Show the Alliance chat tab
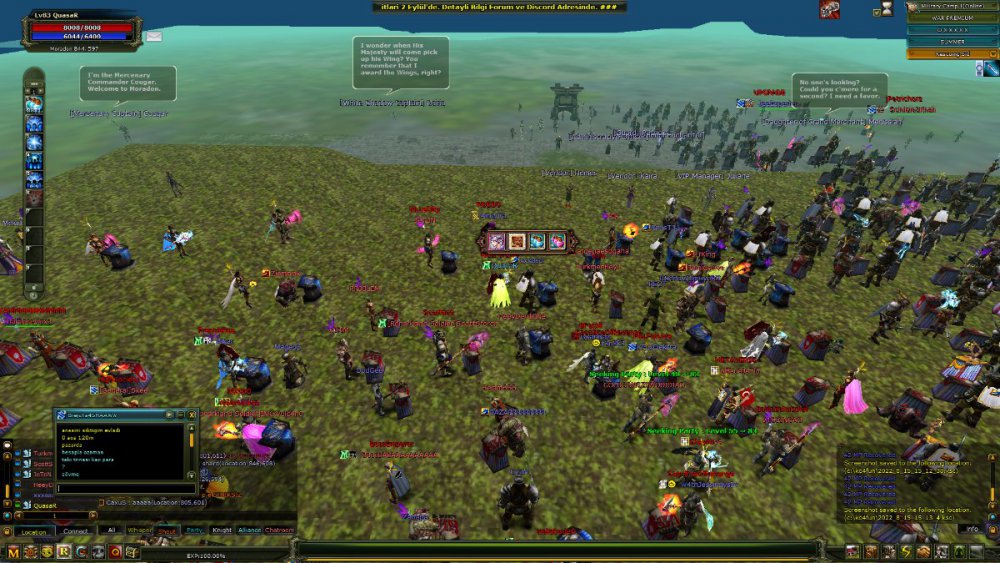Image resolution: width=1000 pixels, height=563 pixels. pos(250,530)
